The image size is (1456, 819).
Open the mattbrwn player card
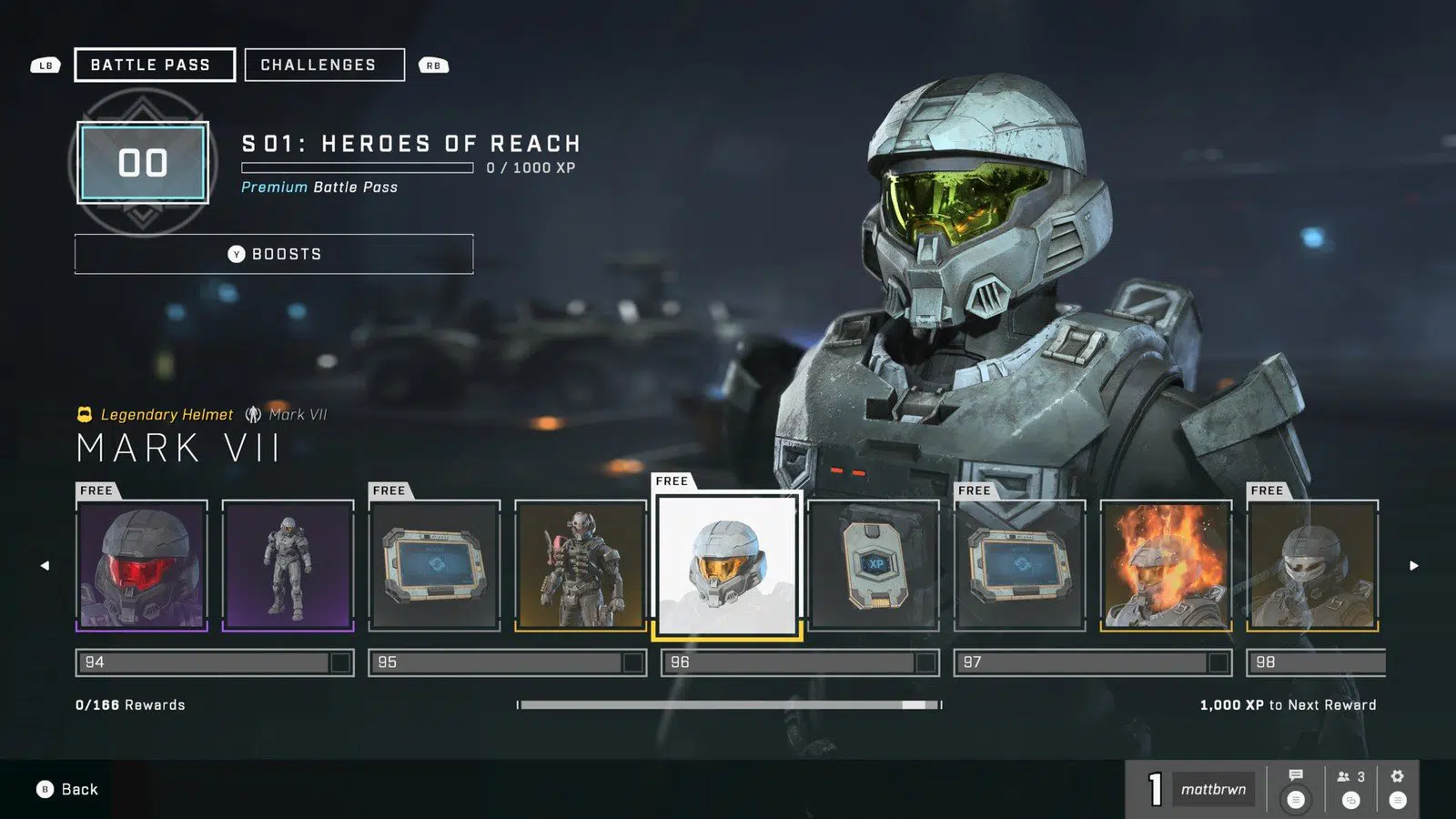(1212, 789)
